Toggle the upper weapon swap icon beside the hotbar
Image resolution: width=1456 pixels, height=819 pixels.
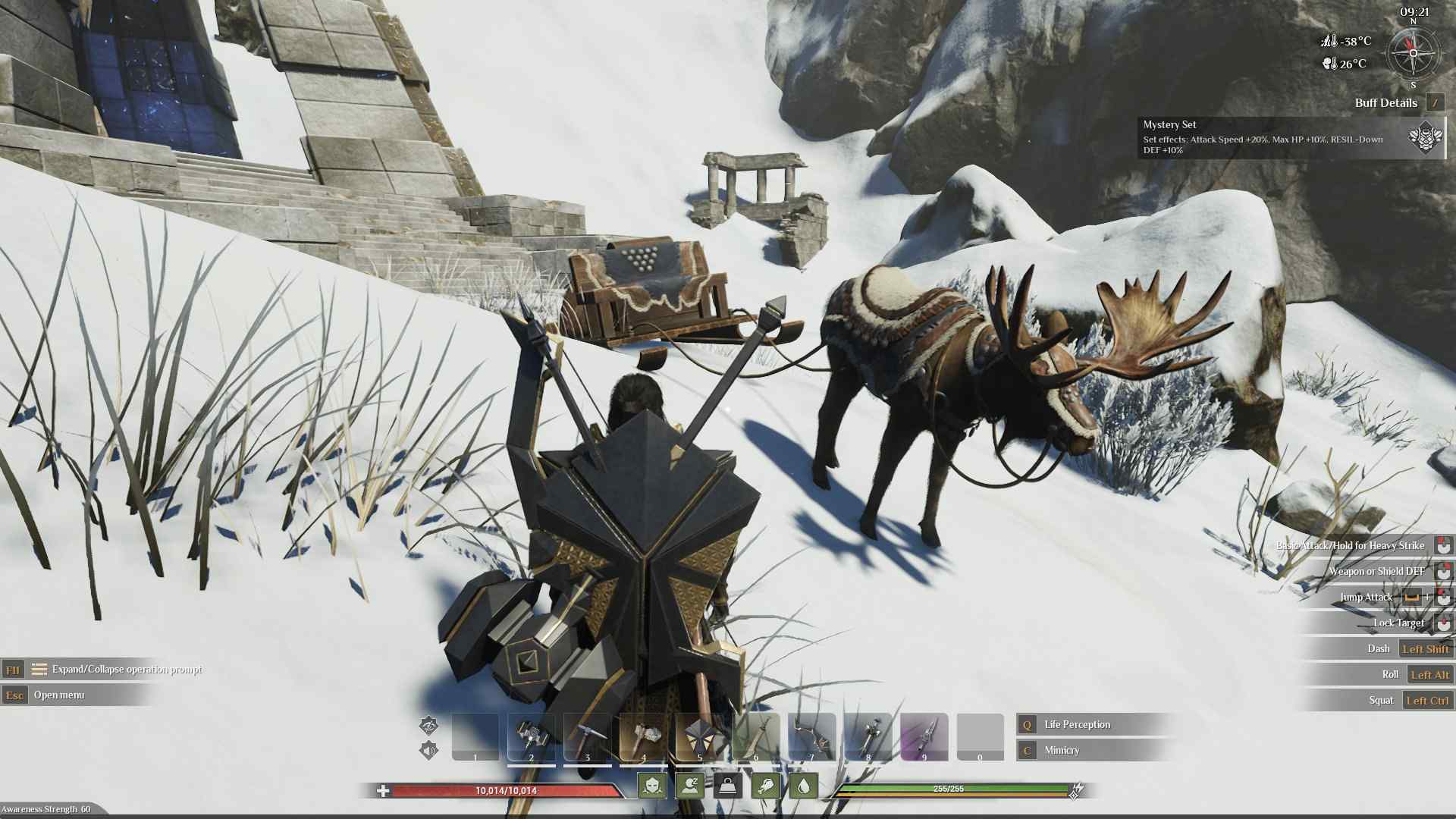click(428, 726)
